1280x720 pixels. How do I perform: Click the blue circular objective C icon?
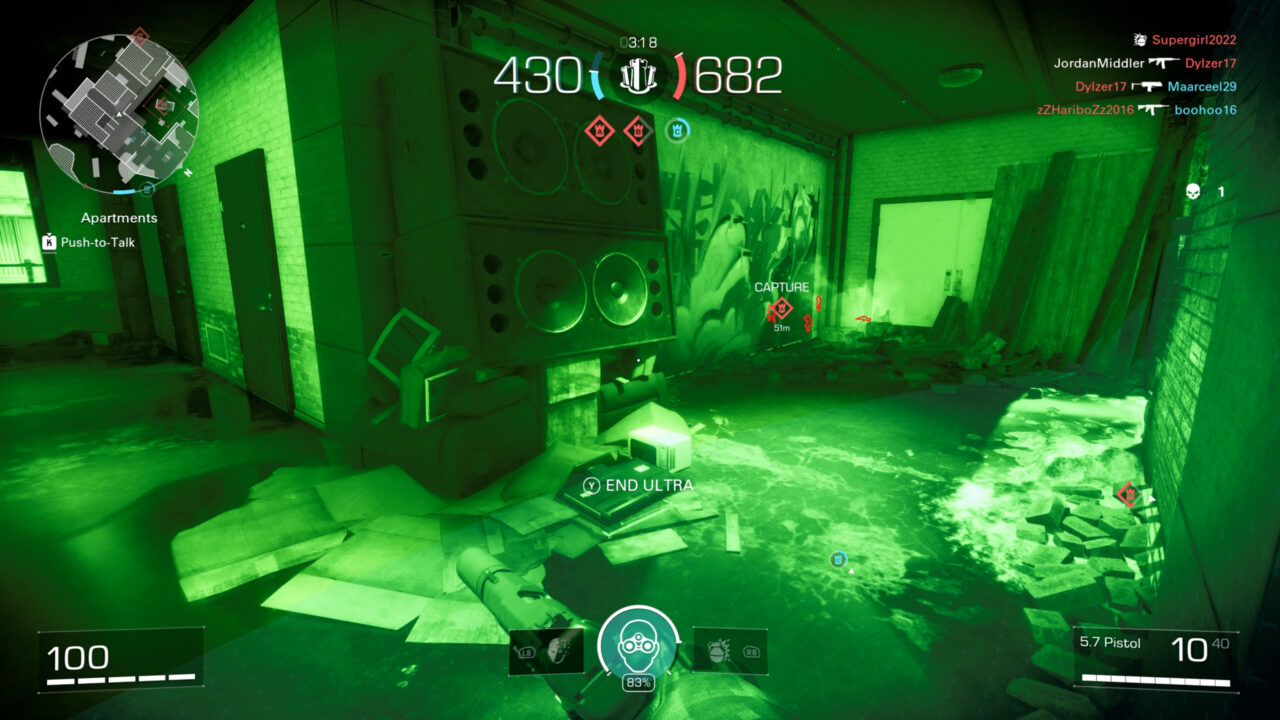(680, 128)
